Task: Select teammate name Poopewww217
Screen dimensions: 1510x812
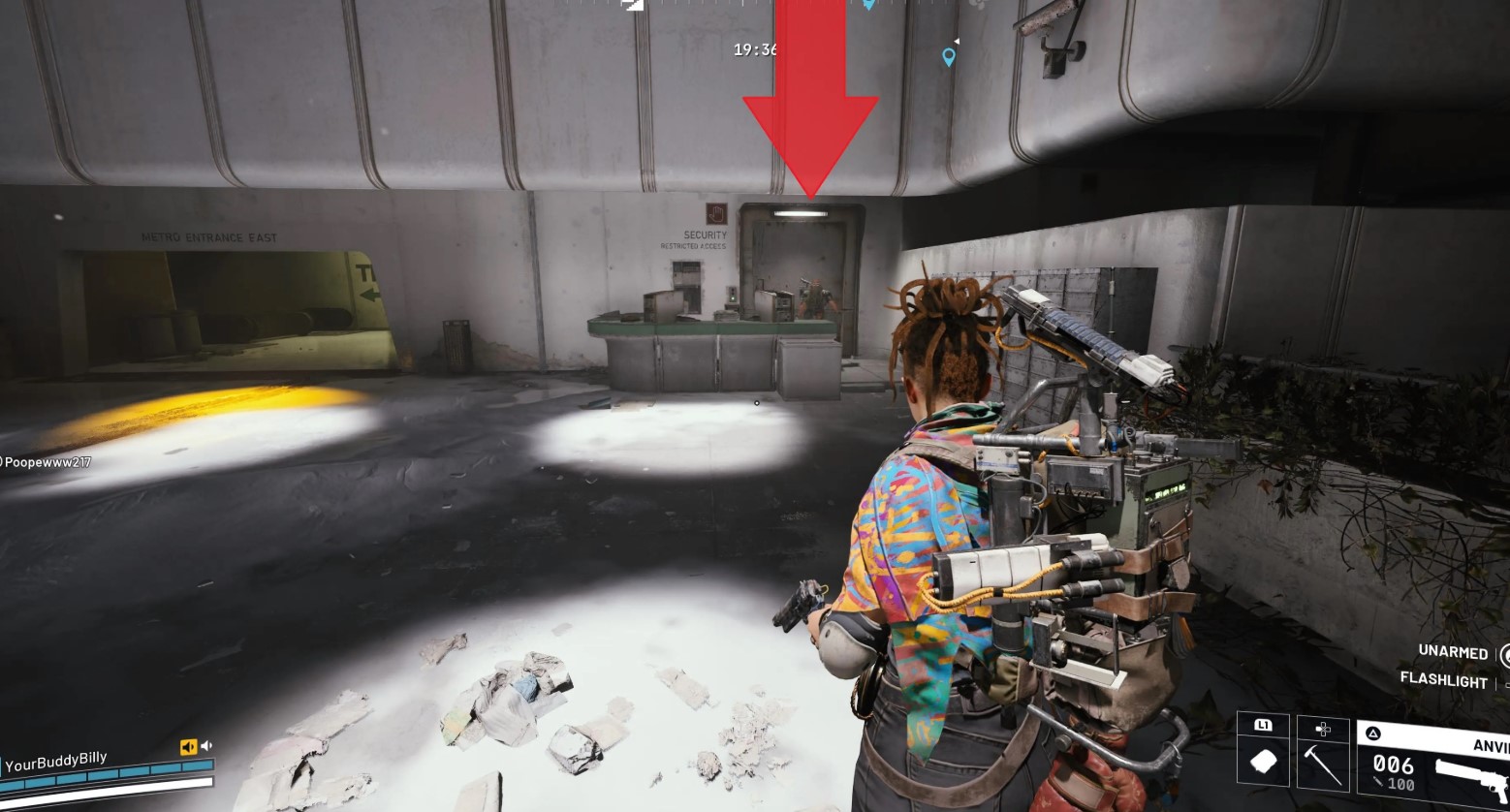Action: click(x=47, y=462)
